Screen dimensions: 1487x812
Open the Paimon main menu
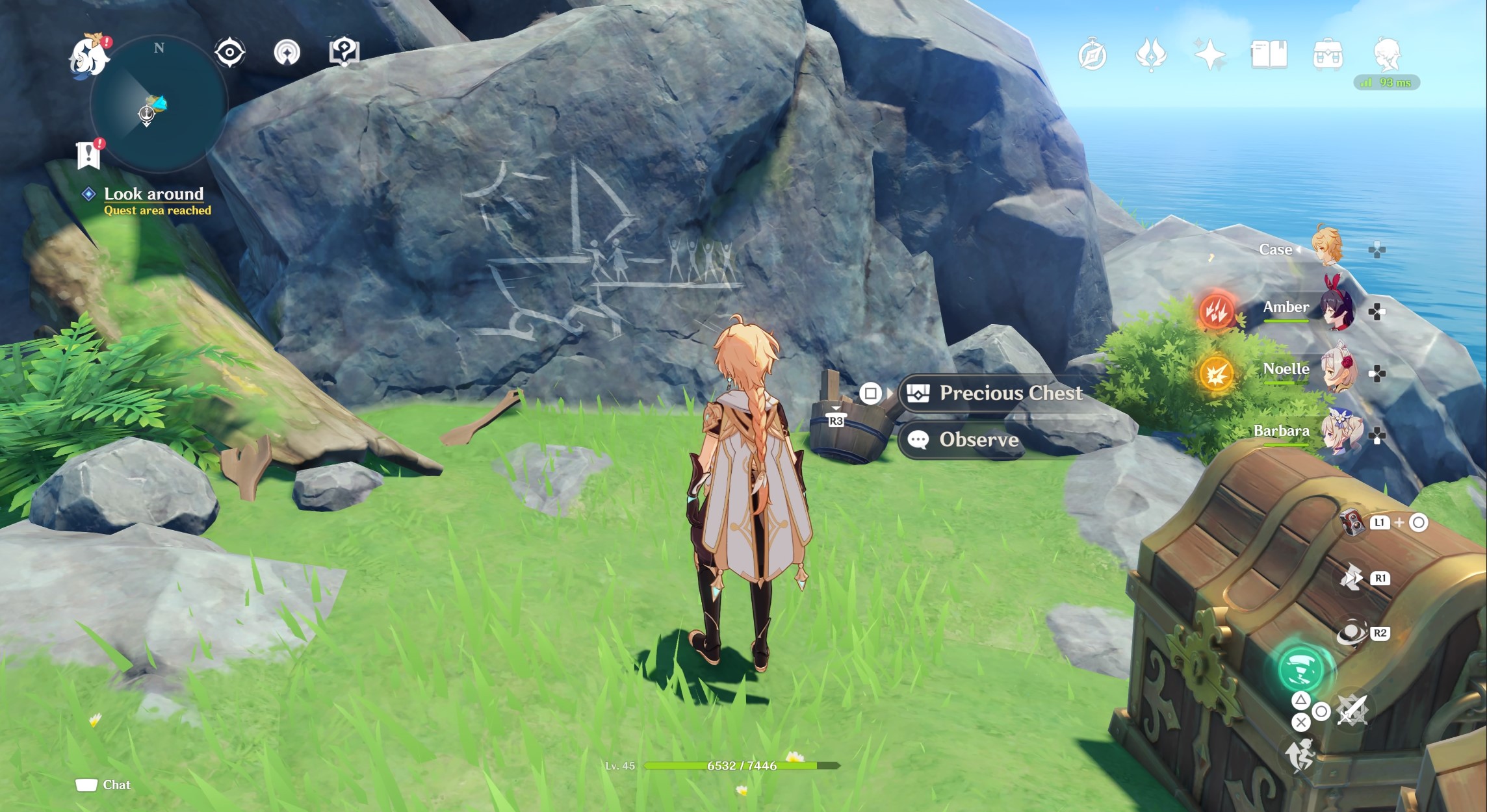click(88, 55)
